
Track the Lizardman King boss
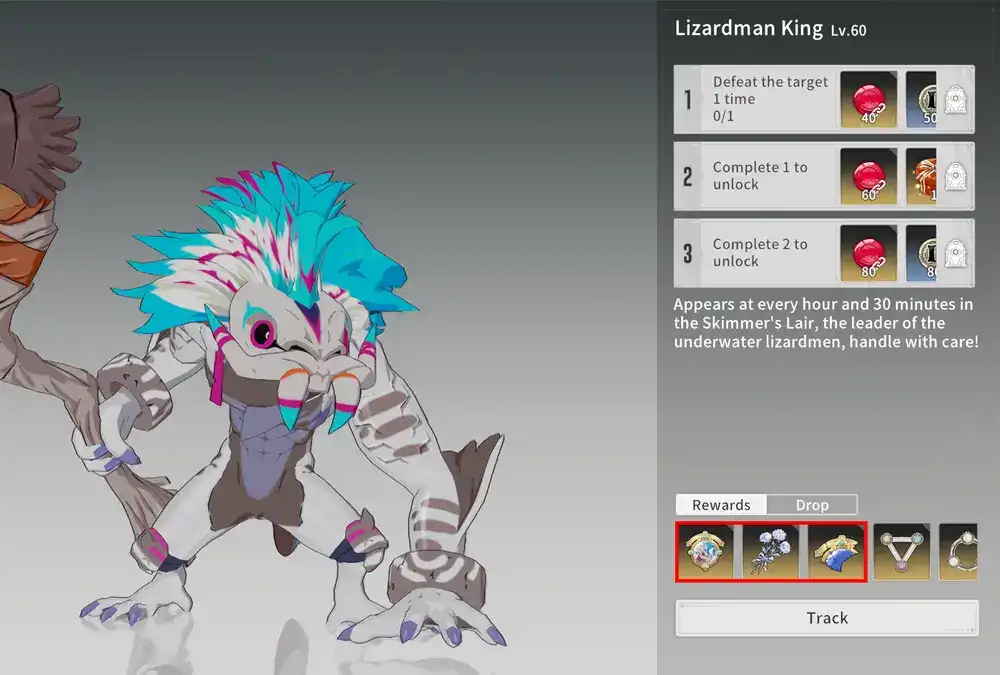[x=827, y=618]
